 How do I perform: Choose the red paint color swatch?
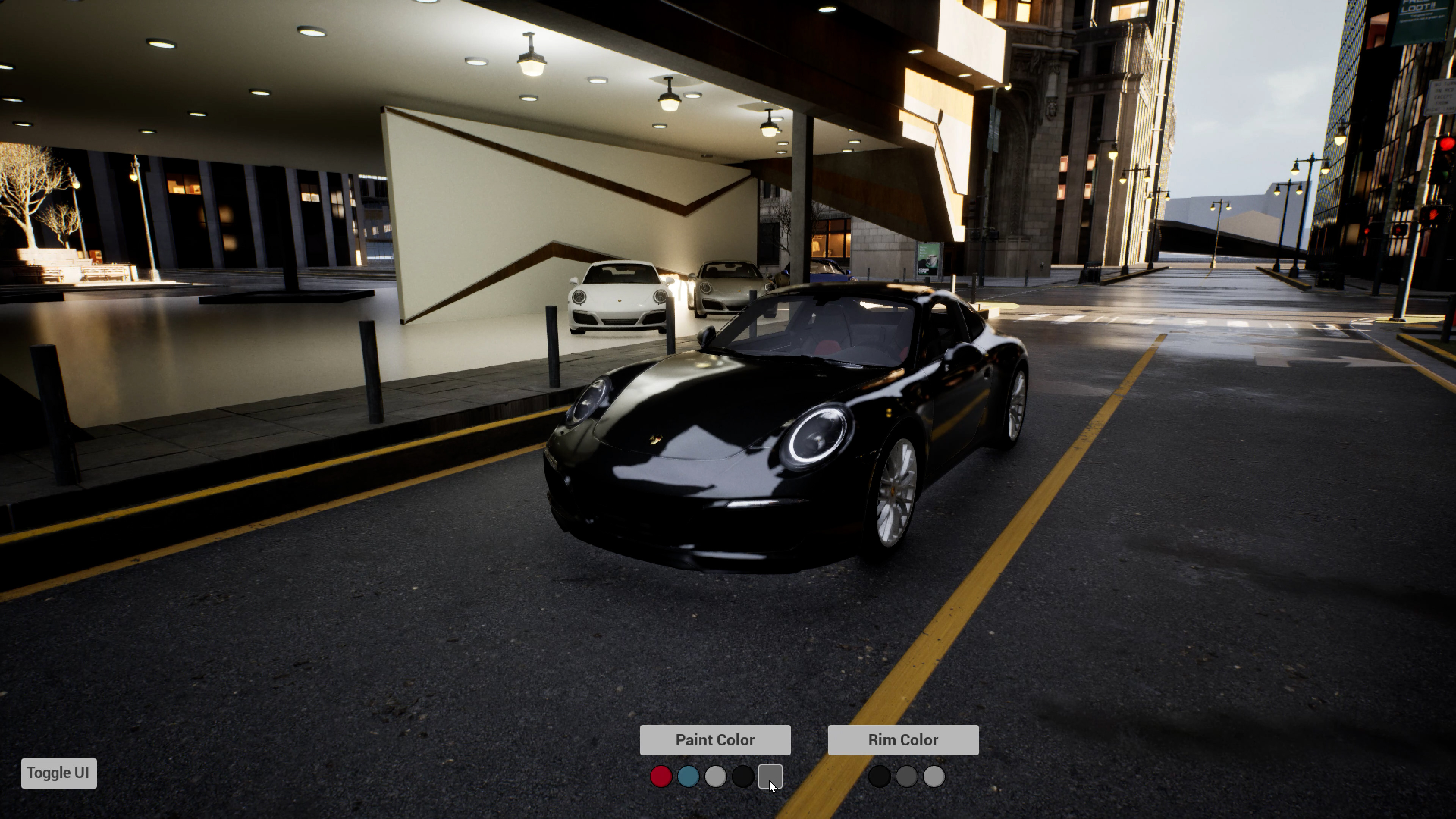click(661, 777)
